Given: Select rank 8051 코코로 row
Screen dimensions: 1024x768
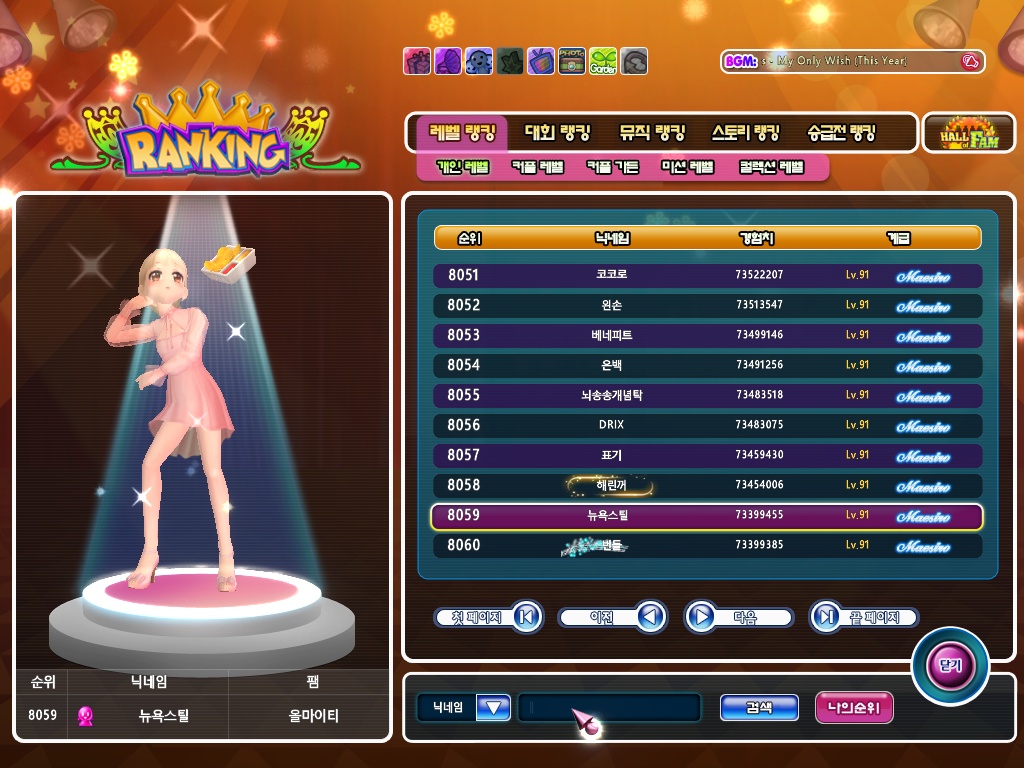Looking at the screenshot, I should pyautogui.click(x=707, y=275).
